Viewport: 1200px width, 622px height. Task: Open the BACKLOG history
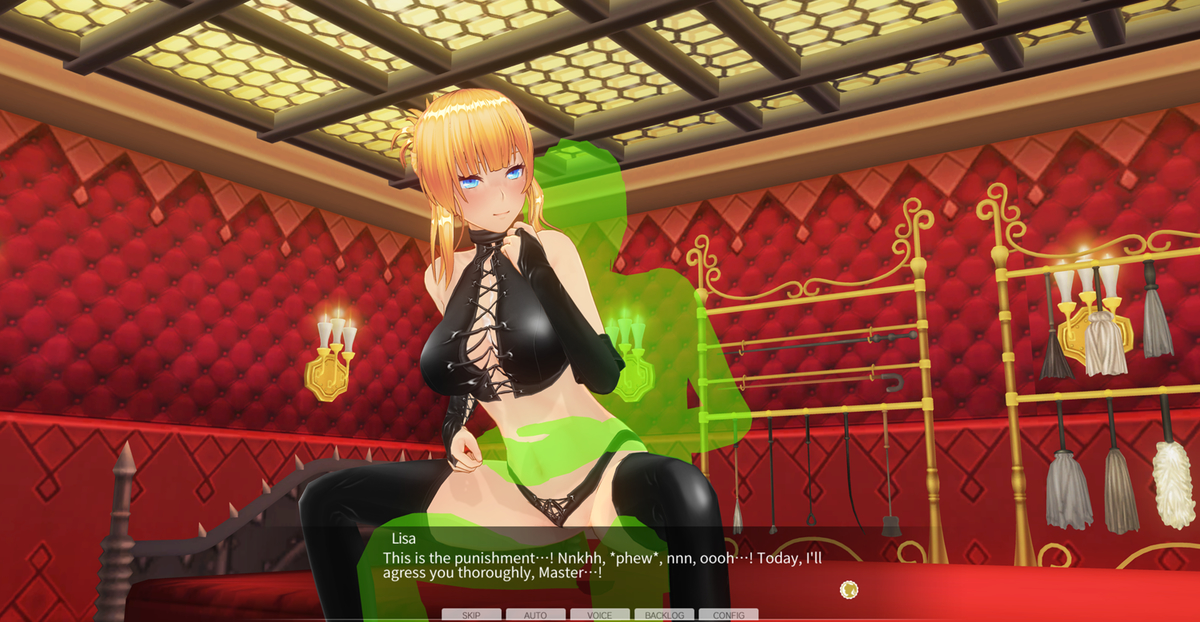pos(664,615)
